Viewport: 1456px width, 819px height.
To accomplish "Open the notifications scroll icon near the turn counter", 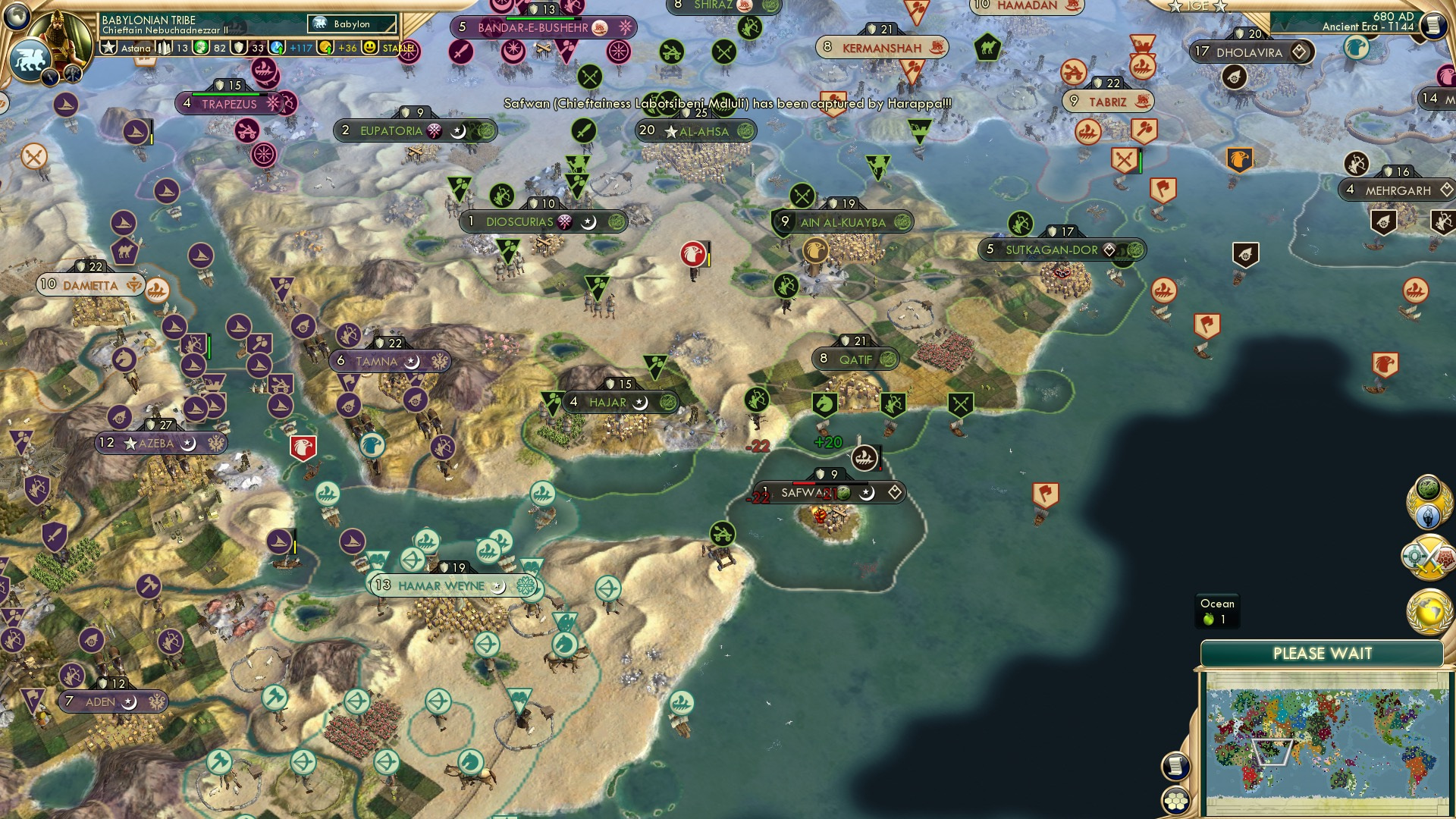I will coord(1433,25).
